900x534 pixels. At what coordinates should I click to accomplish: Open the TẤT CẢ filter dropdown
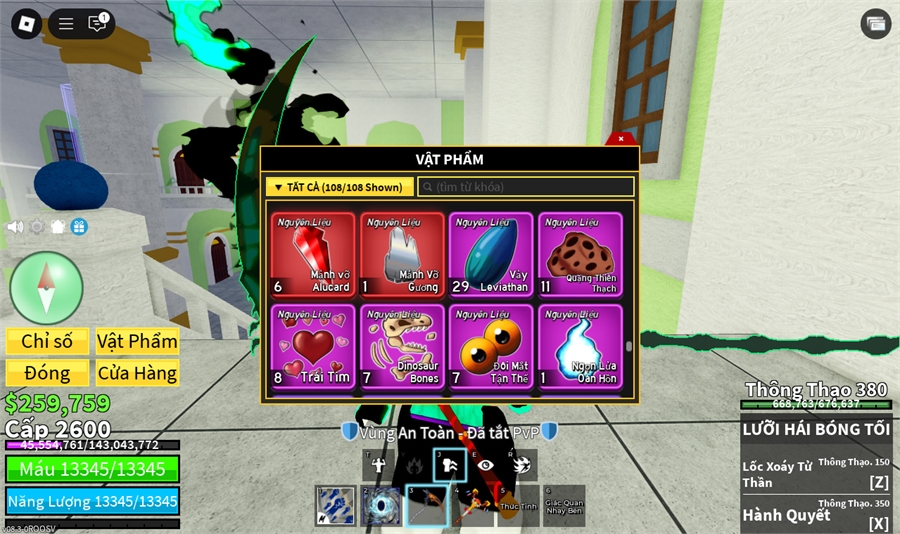tap(339, 187)
